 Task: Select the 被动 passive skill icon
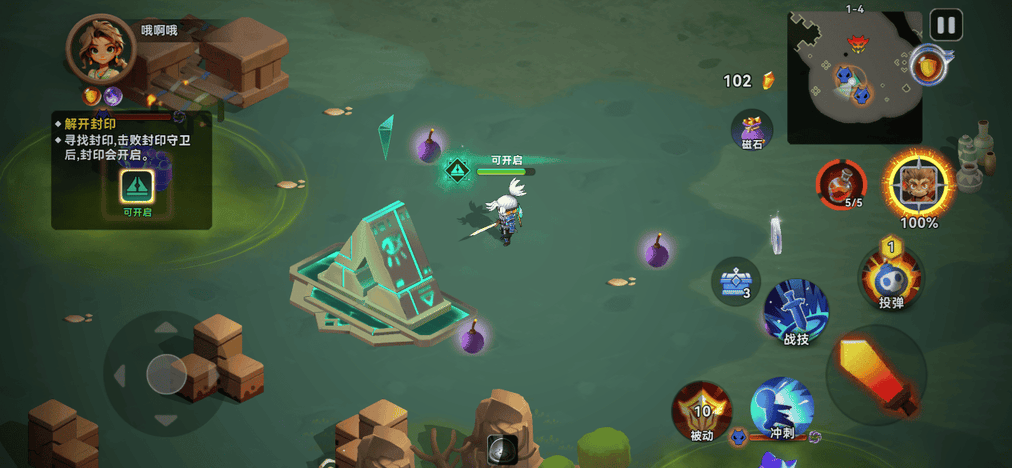[702, 410]
